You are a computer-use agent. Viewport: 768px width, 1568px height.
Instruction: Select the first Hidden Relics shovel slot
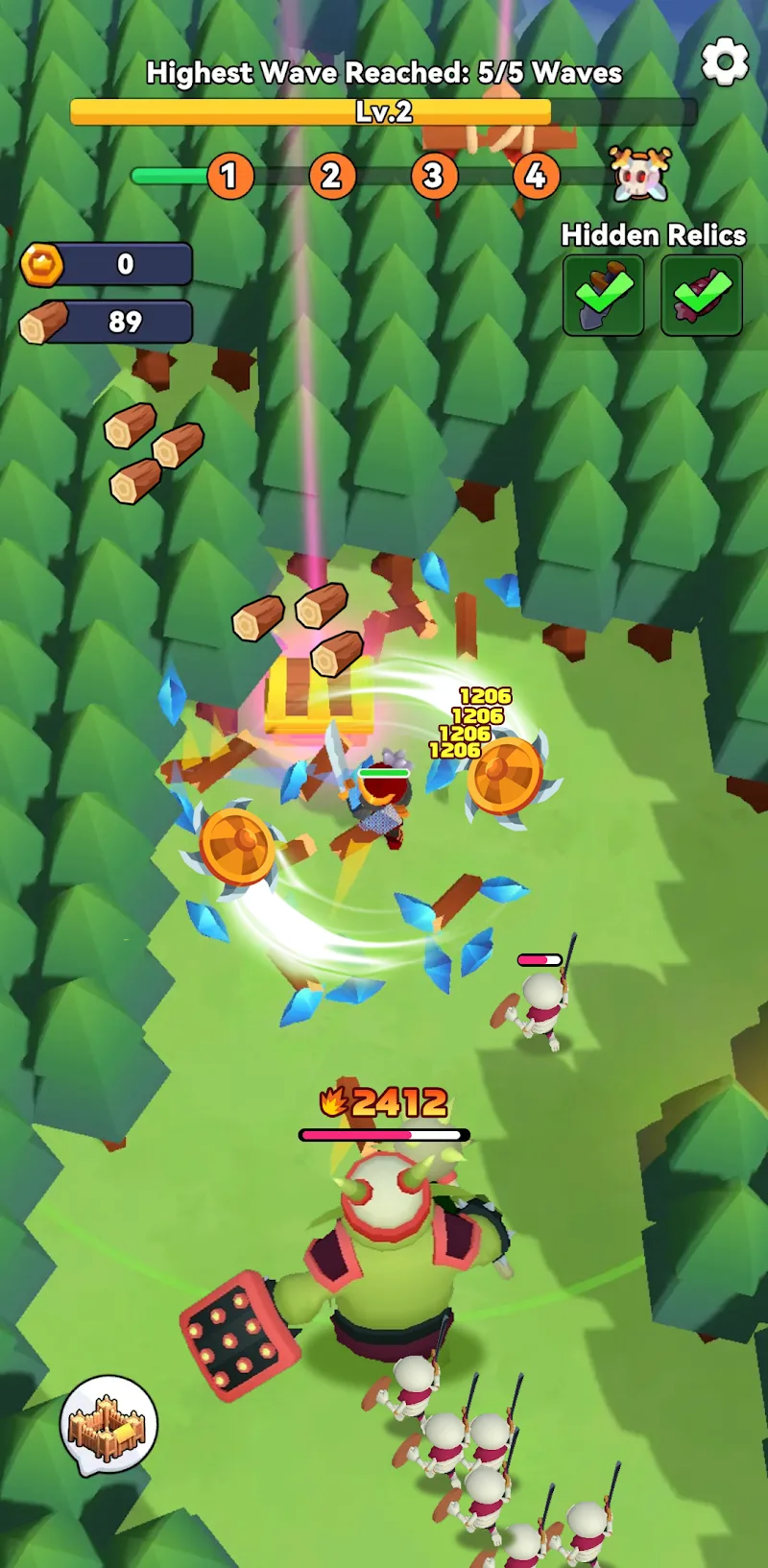point(603,295)
